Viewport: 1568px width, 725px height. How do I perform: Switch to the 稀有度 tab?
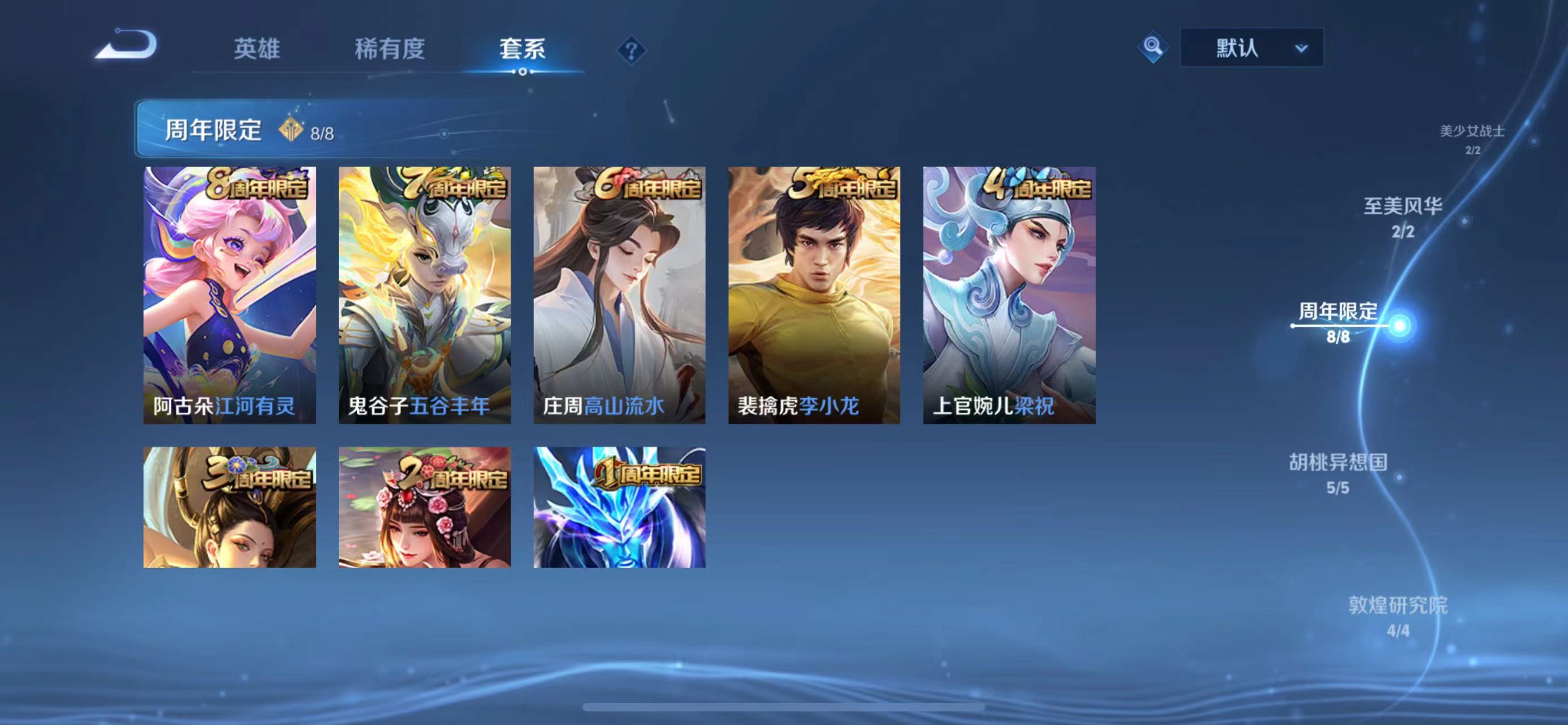coord(390,49)
